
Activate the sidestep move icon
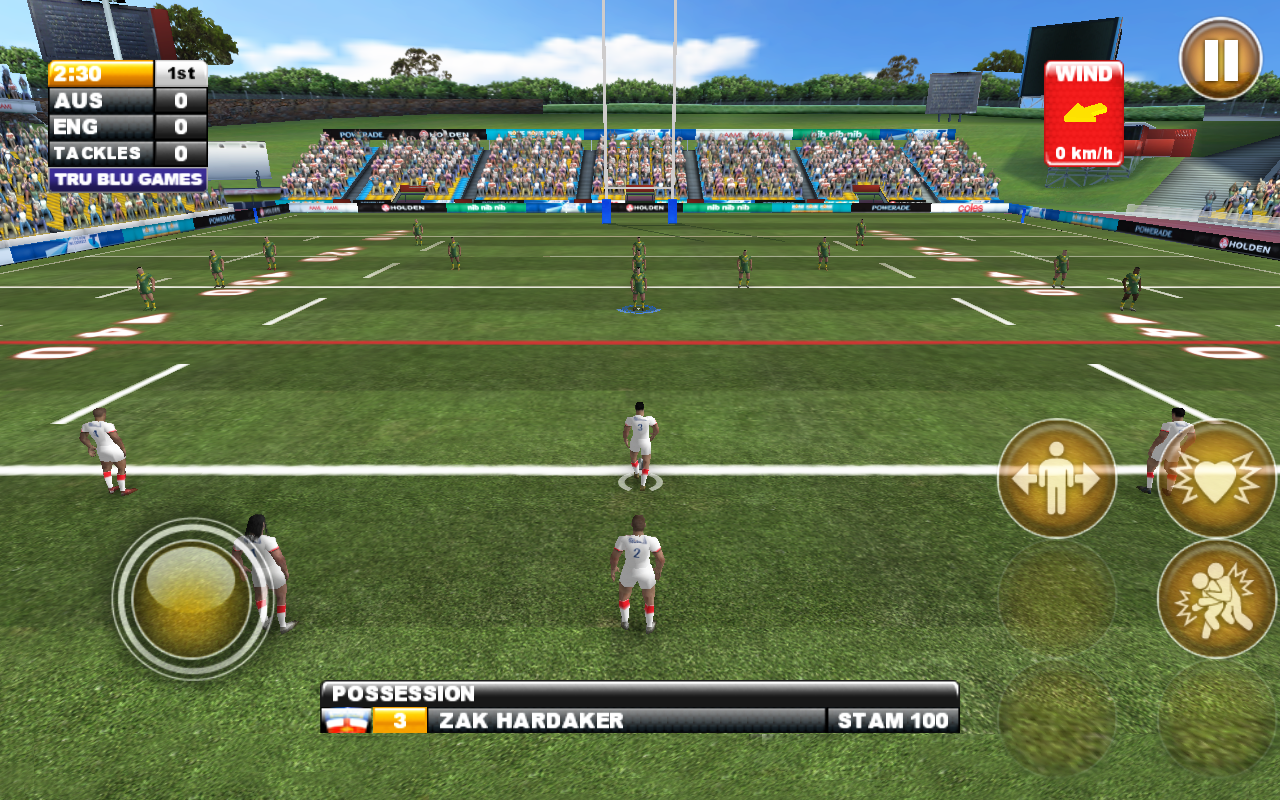click(1056, 478)
